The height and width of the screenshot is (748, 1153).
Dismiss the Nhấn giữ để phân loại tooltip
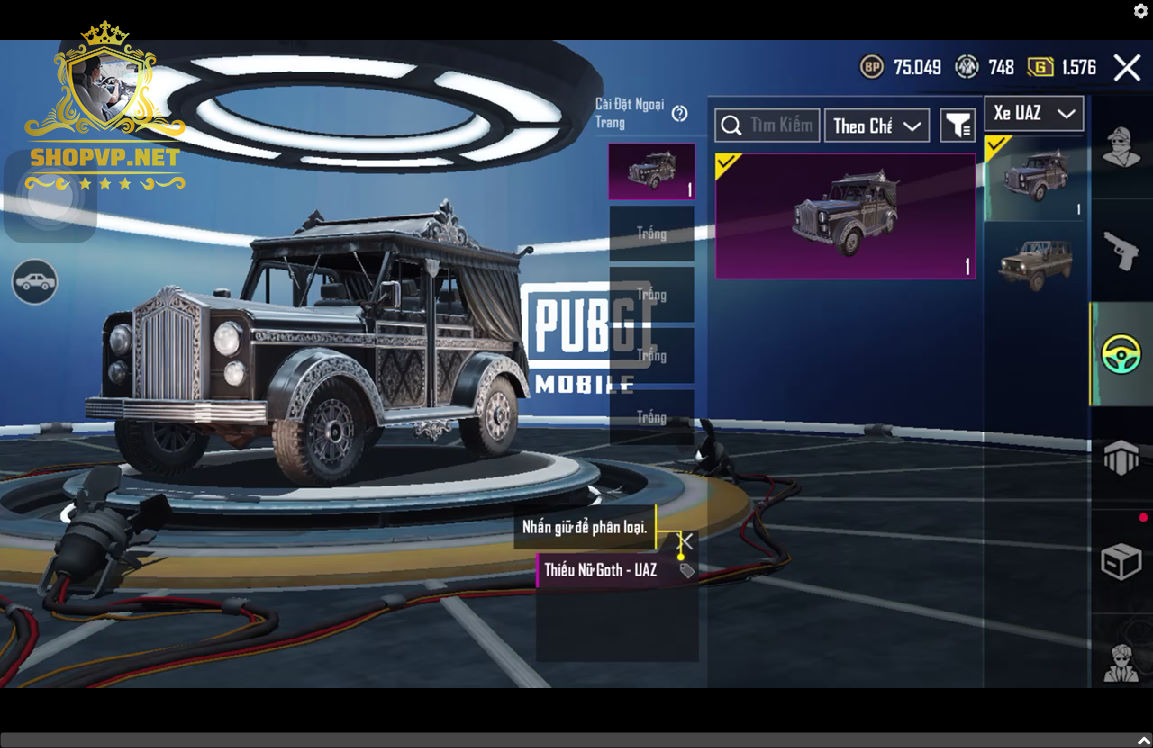[x=685, y=541]
